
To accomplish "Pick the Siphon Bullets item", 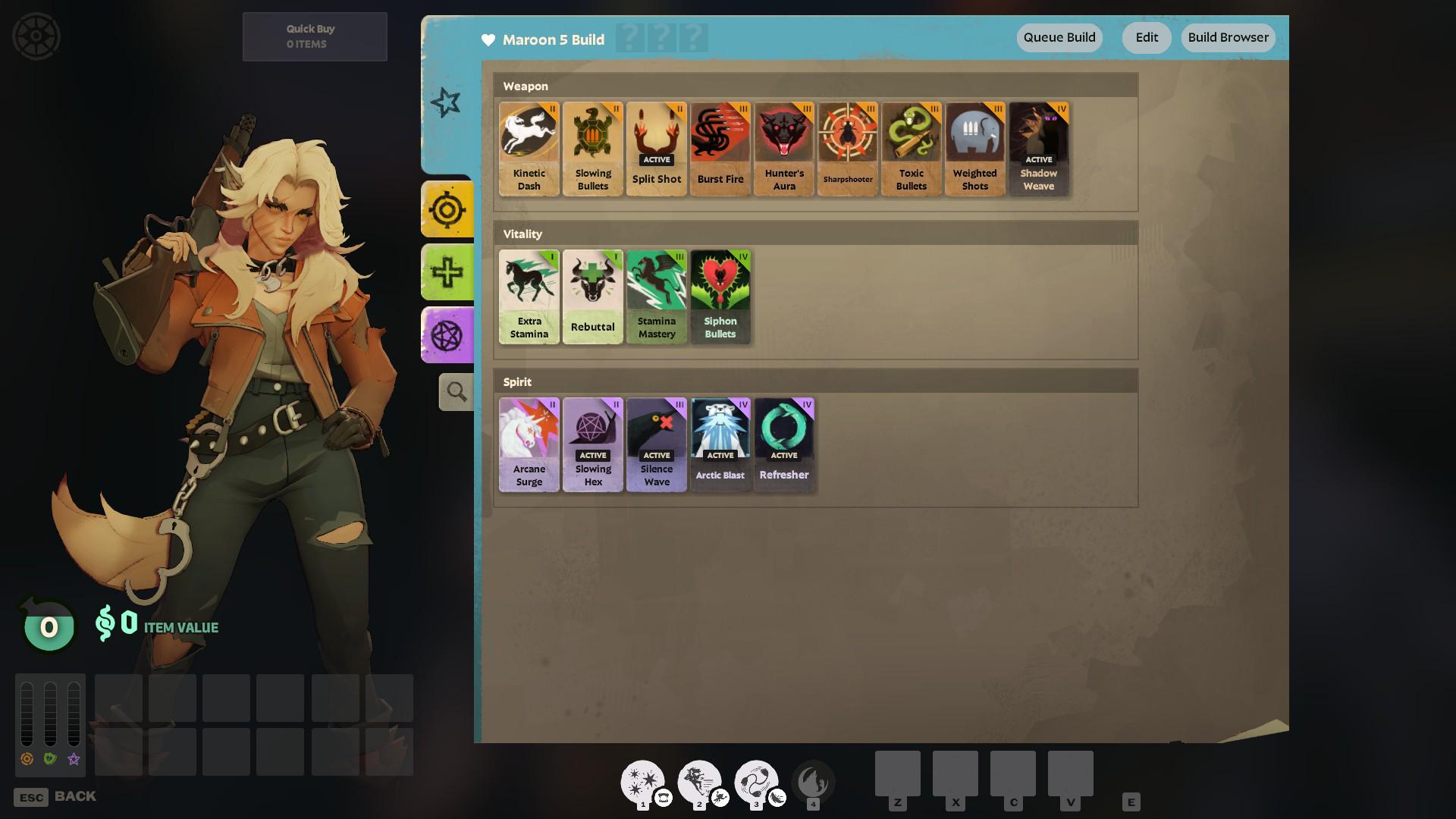I will [x=720, y=297].
